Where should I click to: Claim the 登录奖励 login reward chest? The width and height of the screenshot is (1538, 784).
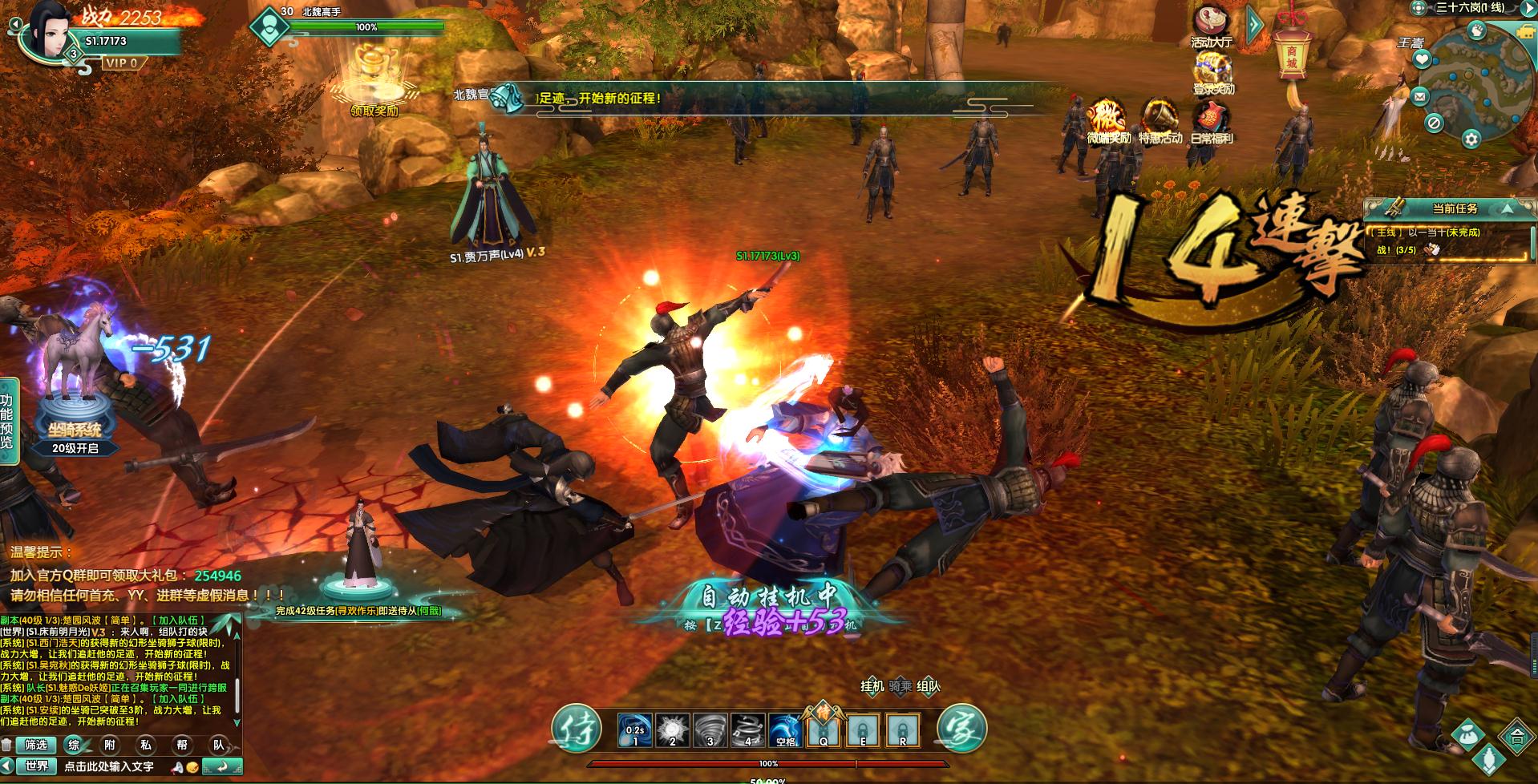tap(1212, 73)
